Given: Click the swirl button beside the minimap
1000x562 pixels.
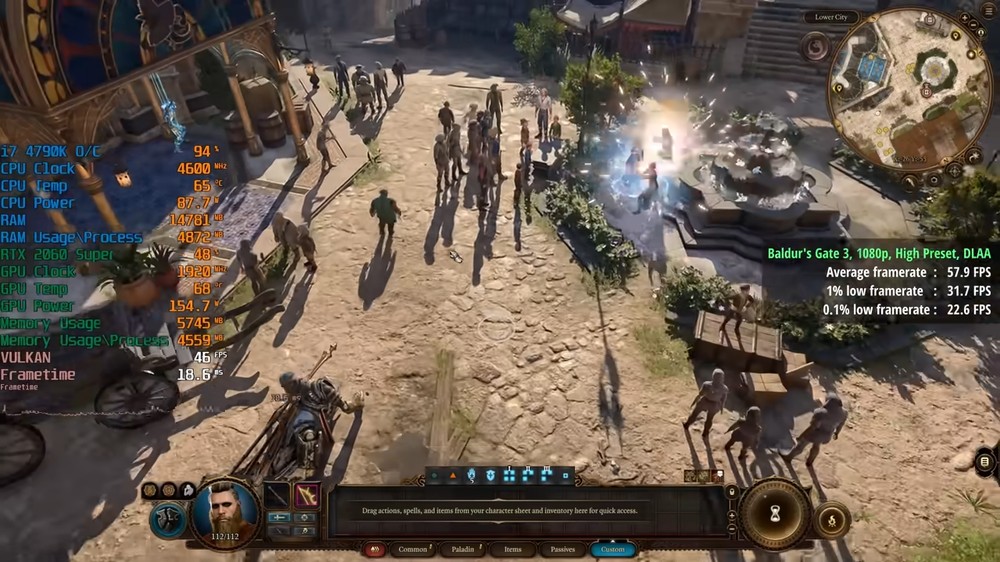Looking at the screenshot, I should pos(815,47).
